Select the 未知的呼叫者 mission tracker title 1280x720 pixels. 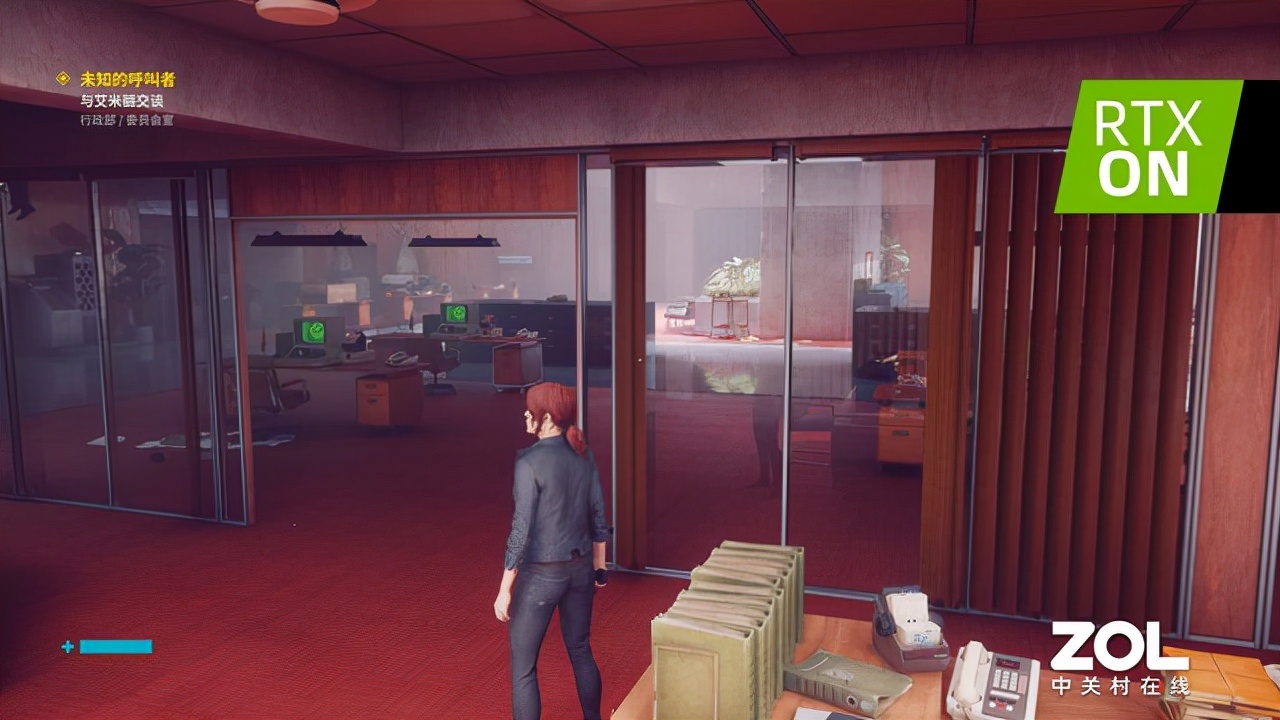[x=128, y=79]
